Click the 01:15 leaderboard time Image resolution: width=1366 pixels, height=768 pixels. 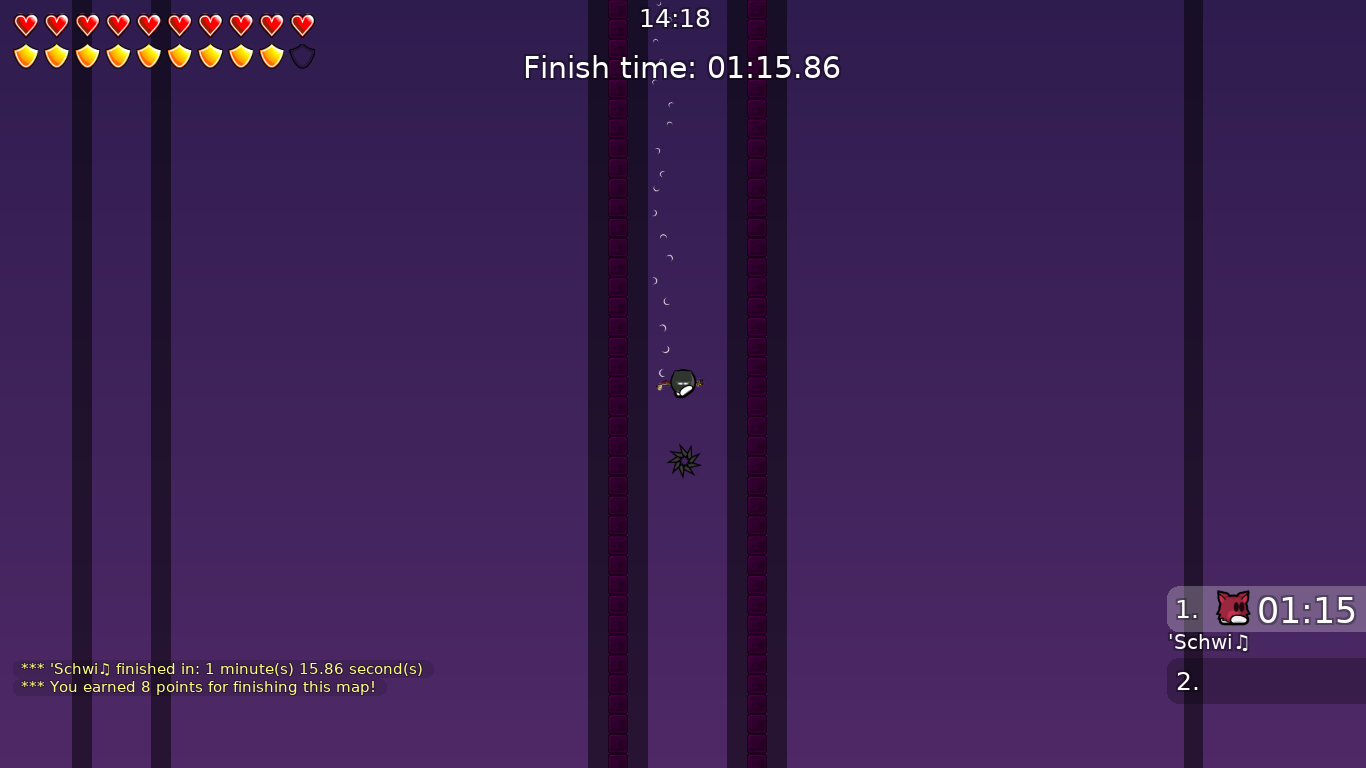pyautogui.click(x=1308, y=610)
